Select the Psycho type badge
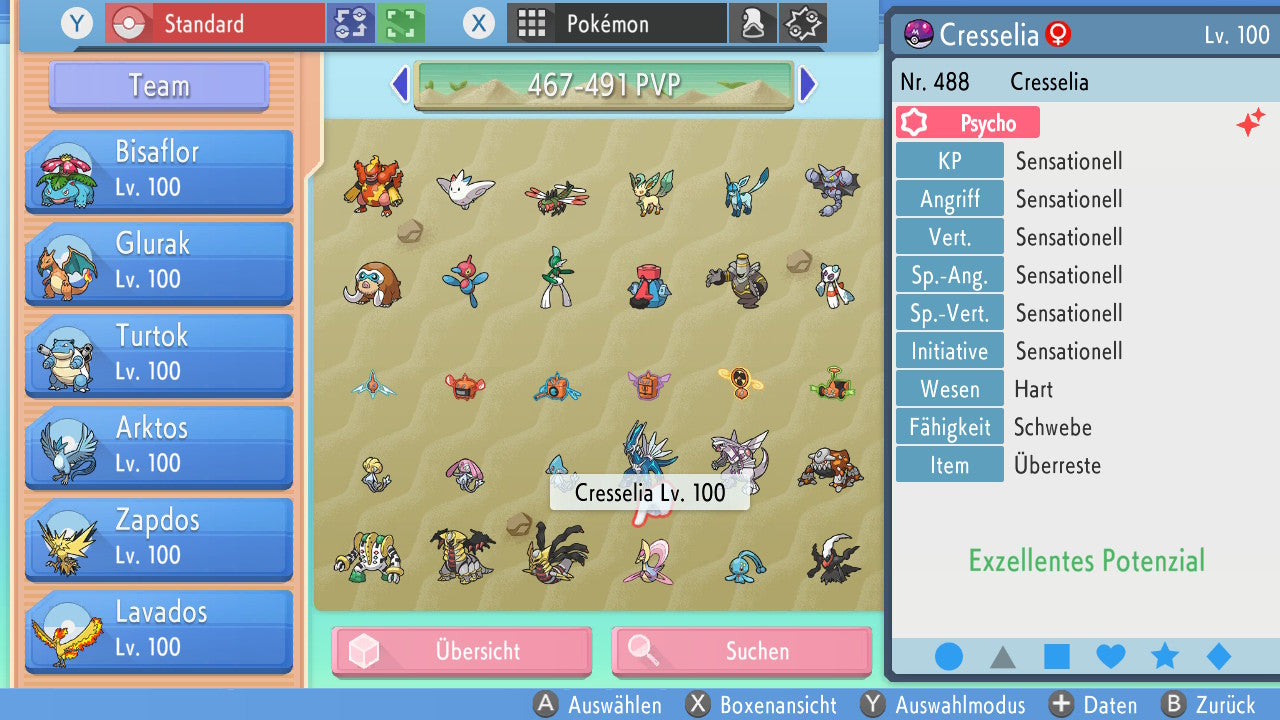The height and width of the screenshot is (720, 1280). (966, 121)
